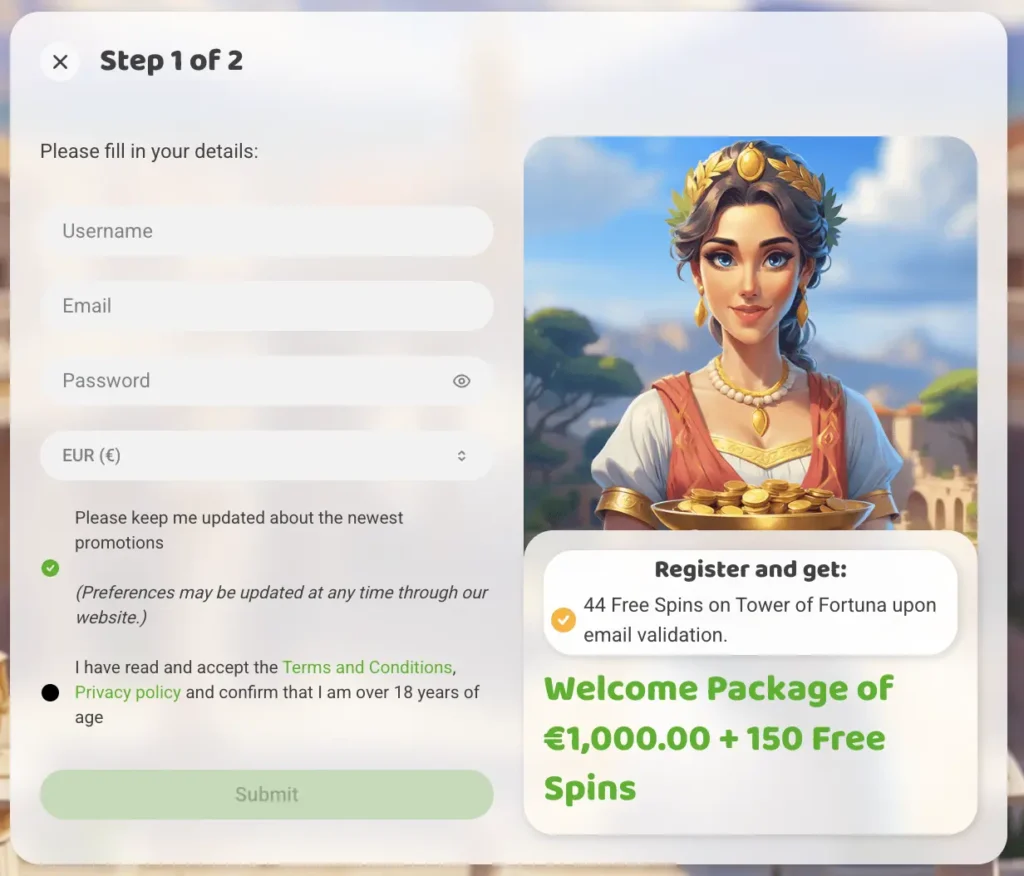The height and width of the screenshot is (876, 1024).
Task: Show password using the eye icon
Action: (461, 381)
